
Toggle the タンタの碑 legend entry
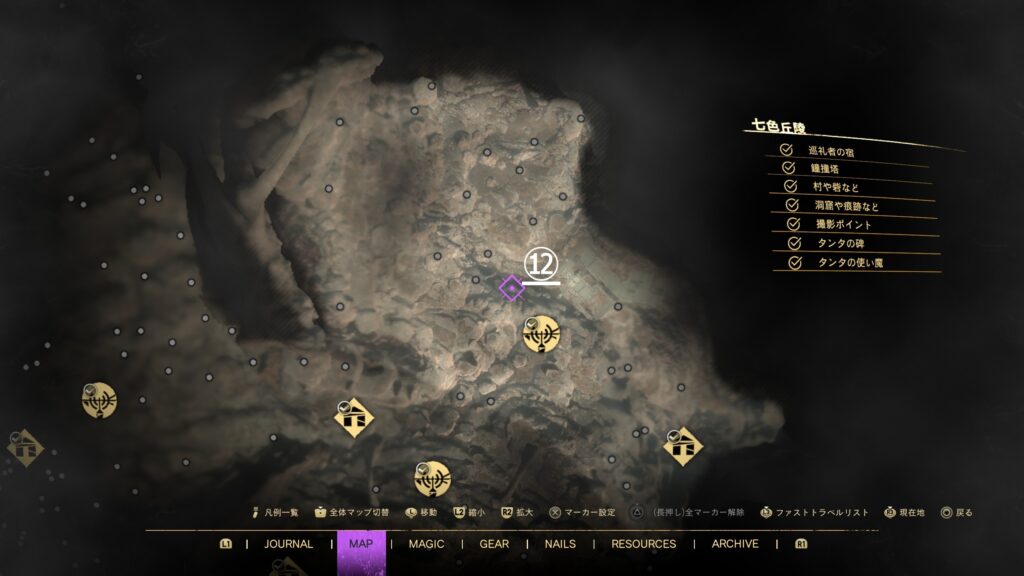pos(795,243)
